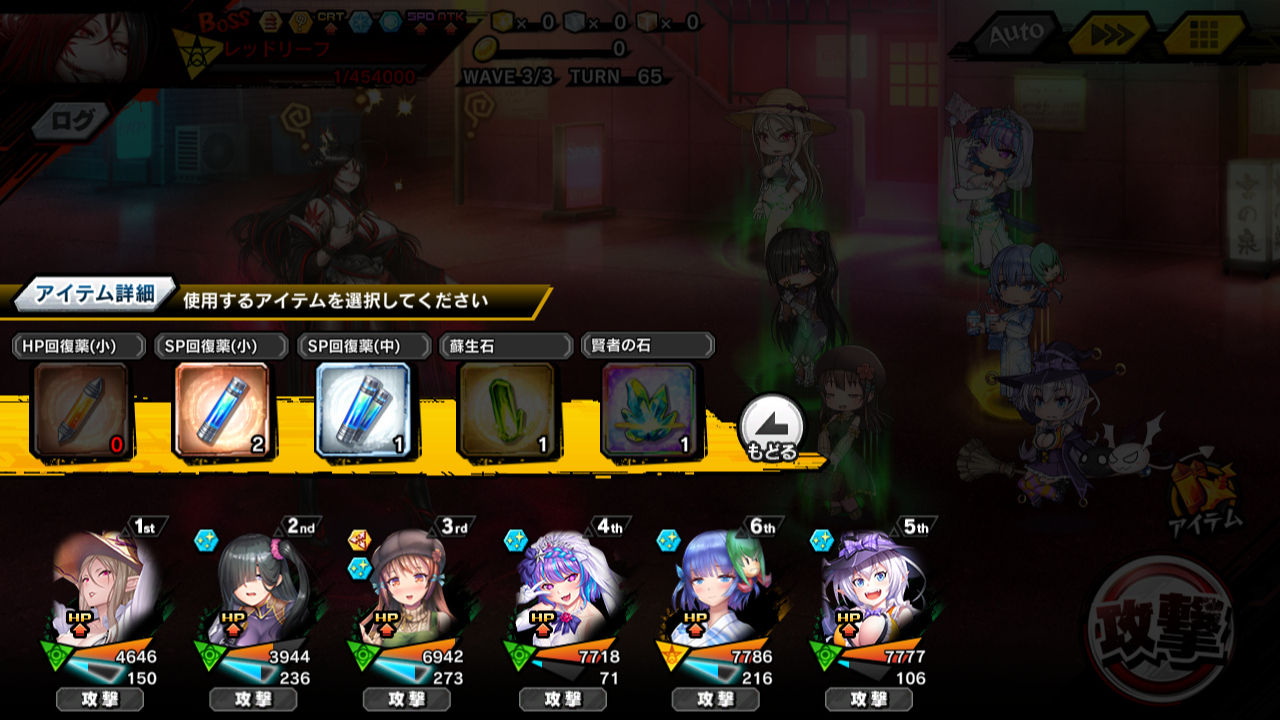Open the アイテム gift box icon
The width and height of the screenshot is (1280, 720).
(1202, 490)
